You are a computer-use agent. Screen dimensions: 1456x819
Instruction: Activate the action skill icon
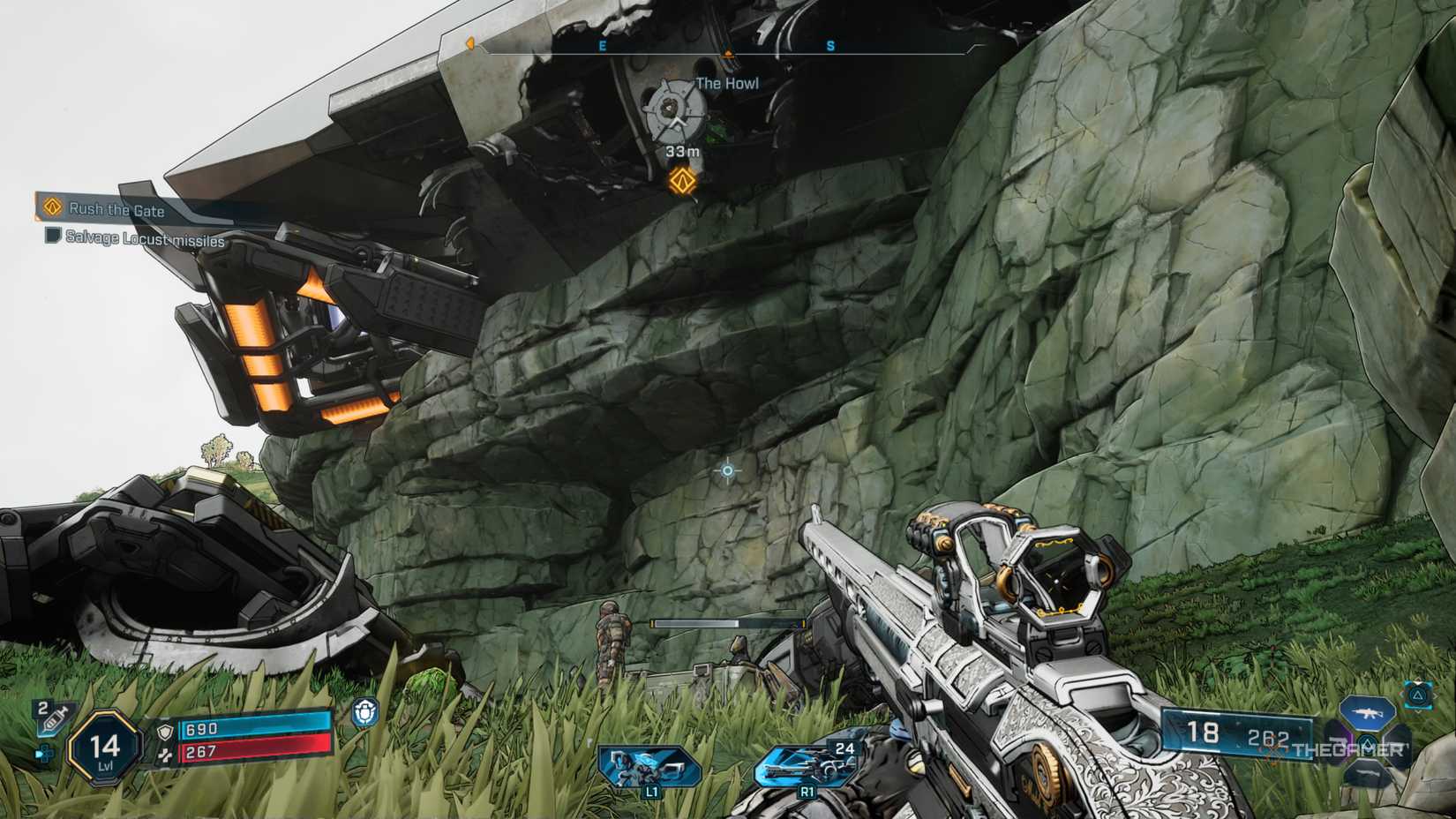click(x=649, y=764)
